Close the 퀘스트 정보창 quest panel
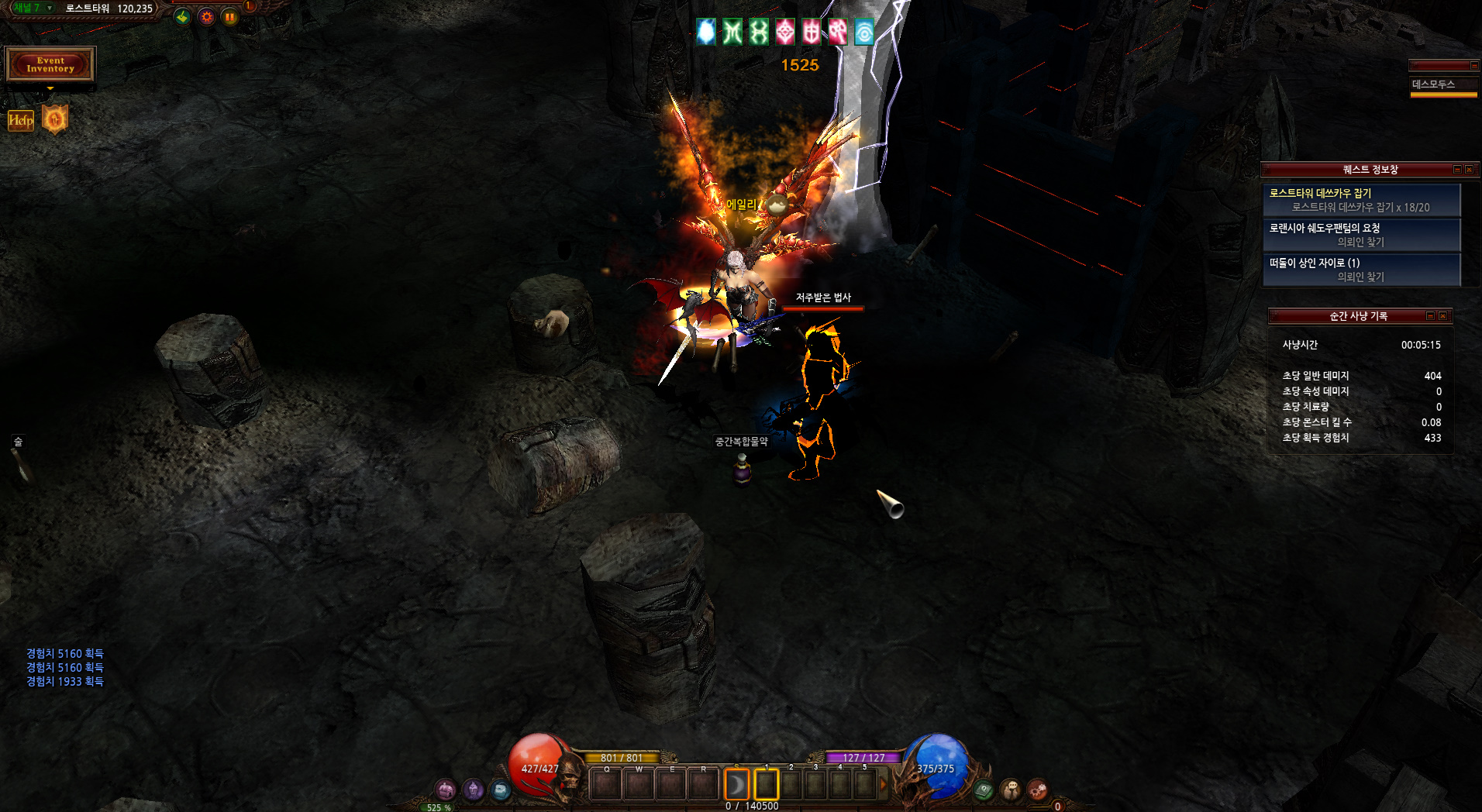The width and height of the screenshot is (1482, 812). (x=1469, y=170)
